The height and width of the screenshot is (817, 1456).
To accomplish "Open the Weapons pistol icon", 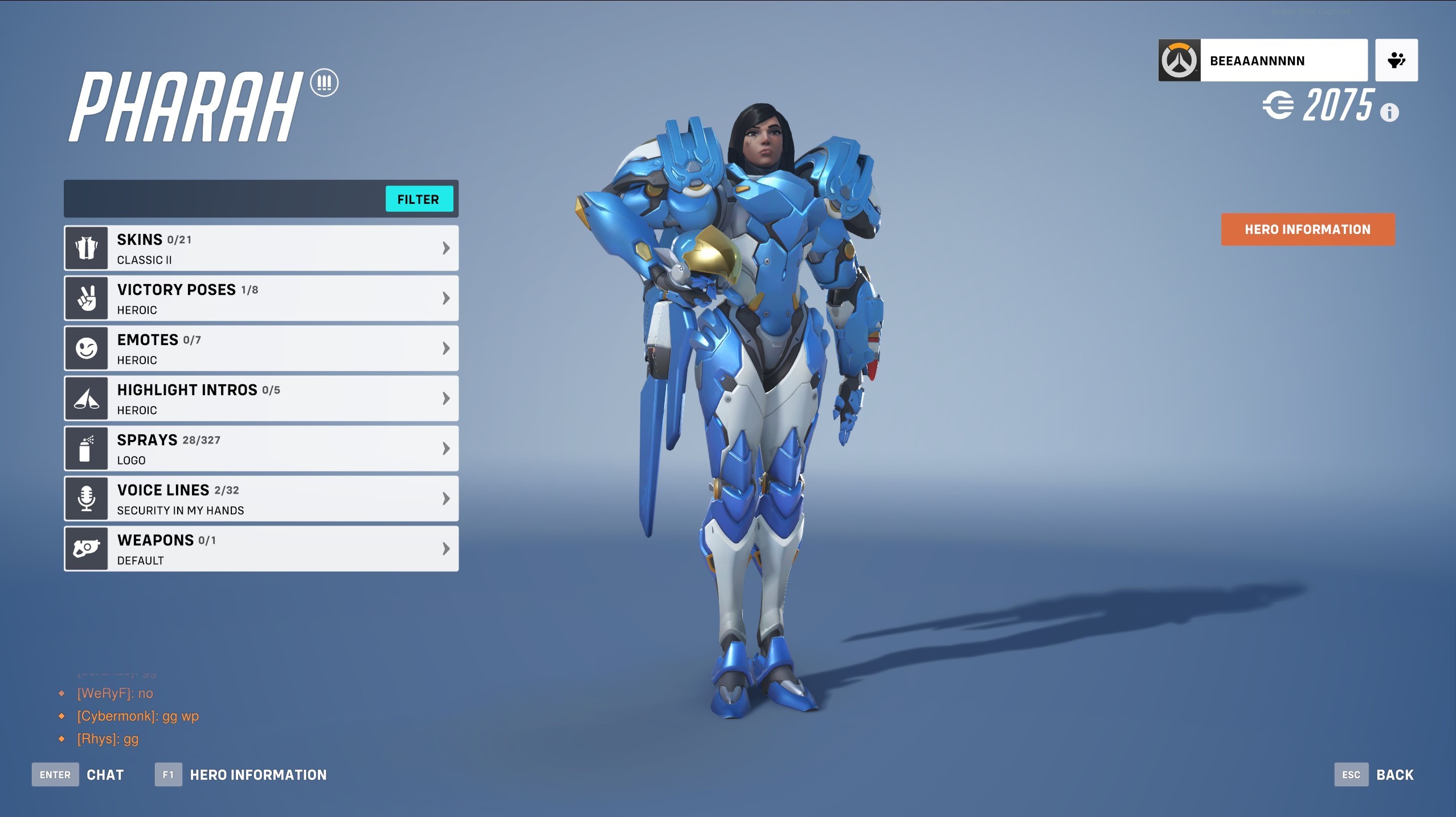I will (x=86, y=548).
